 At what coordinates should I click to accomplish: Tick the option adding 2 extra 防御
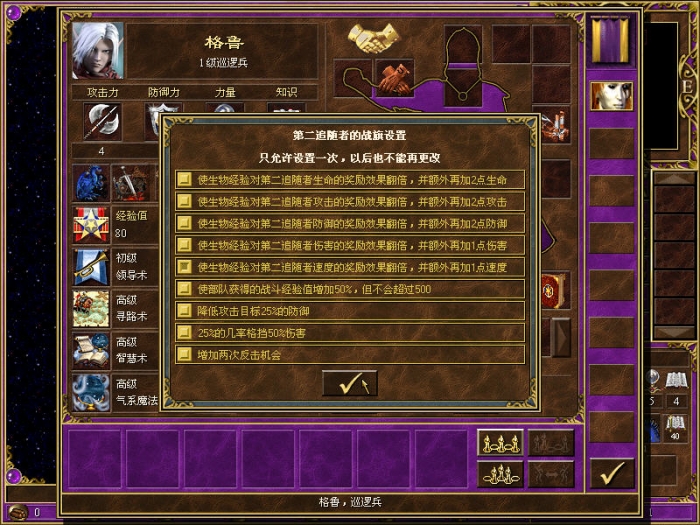pos(185,223)
